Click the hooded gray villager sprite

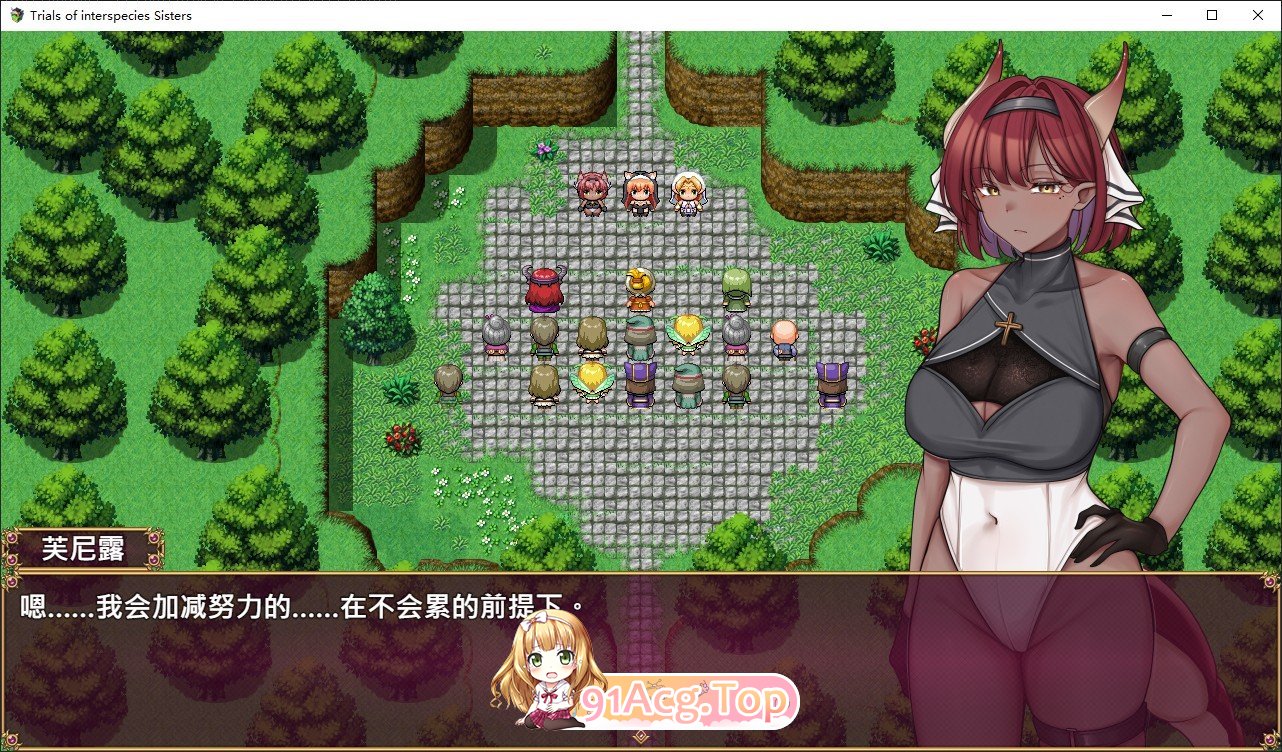point(495,335)
